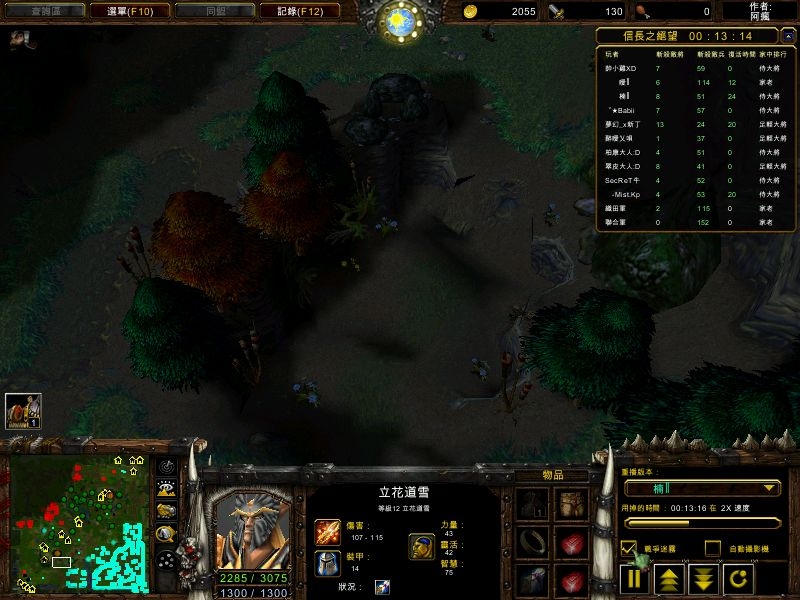Pause the replay playback
The image size is (800, 600).
tap(635, 577)
